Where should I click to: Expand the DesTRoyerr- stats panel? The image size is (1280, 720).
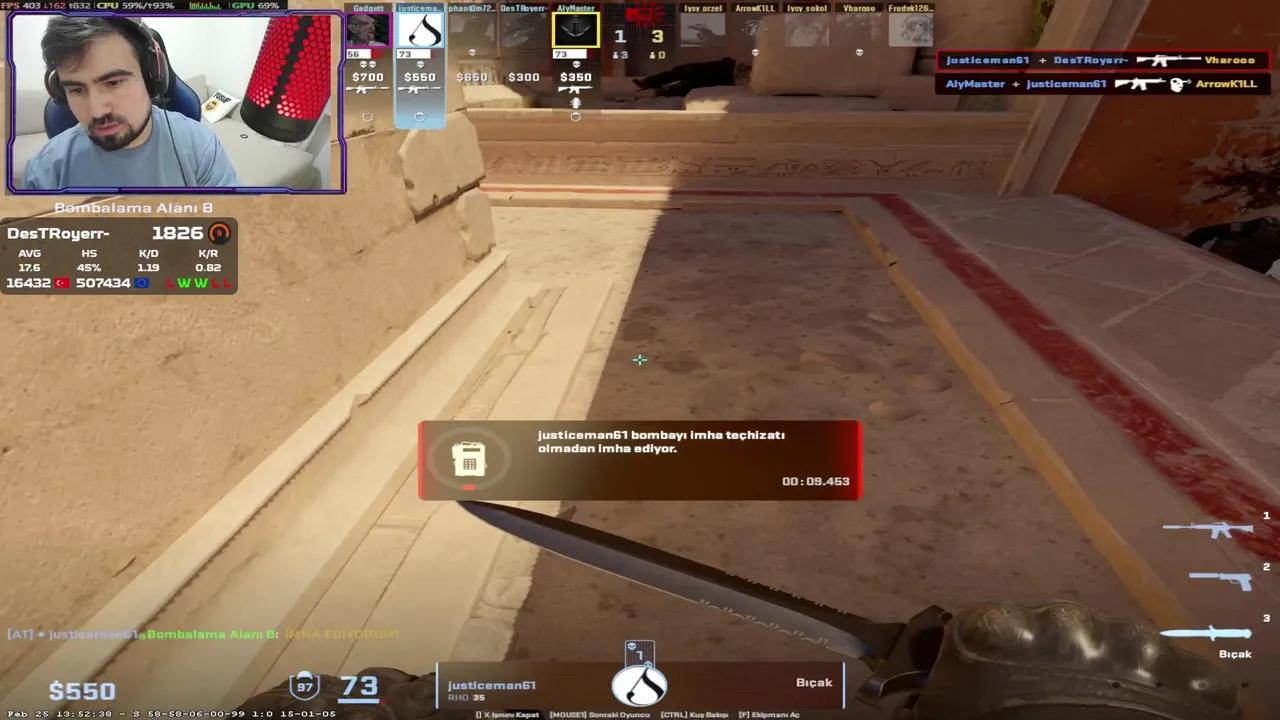point(118,255)
